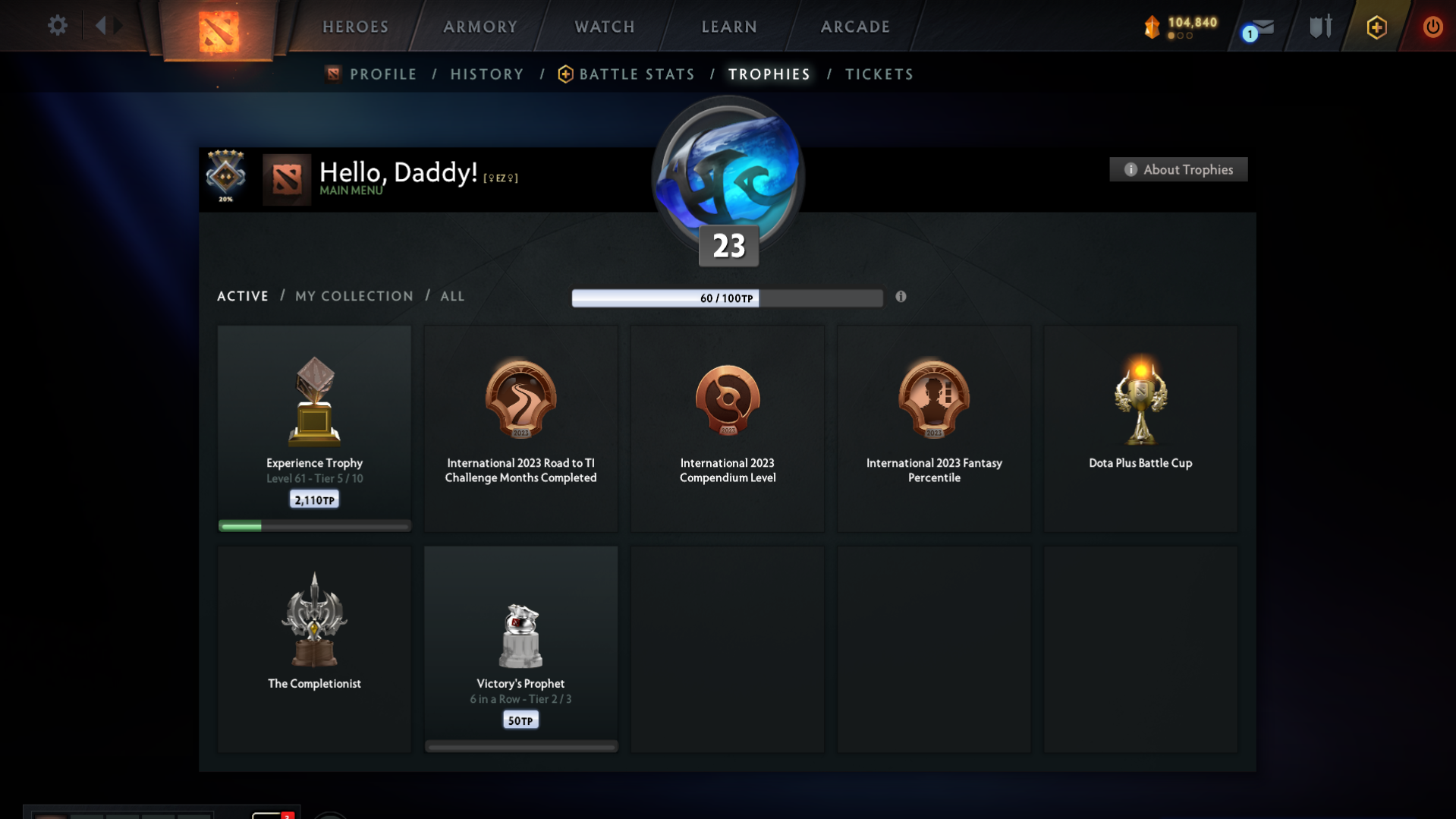Open the TROPHIES tab
Viewport: 1456px width, 819px height.
[769, 74]
